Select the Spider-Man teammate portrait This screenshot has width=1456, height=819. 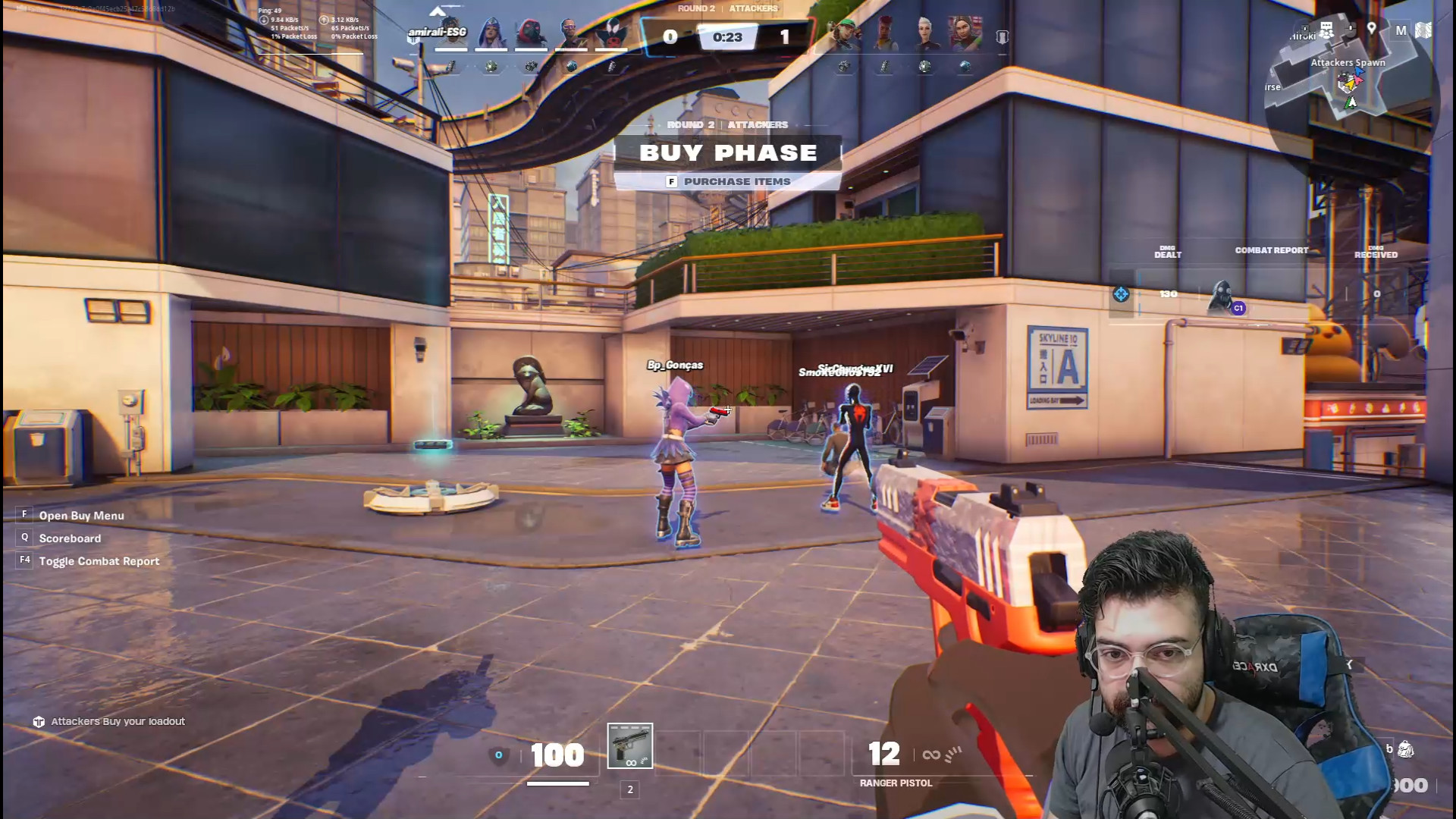point(611,33)
